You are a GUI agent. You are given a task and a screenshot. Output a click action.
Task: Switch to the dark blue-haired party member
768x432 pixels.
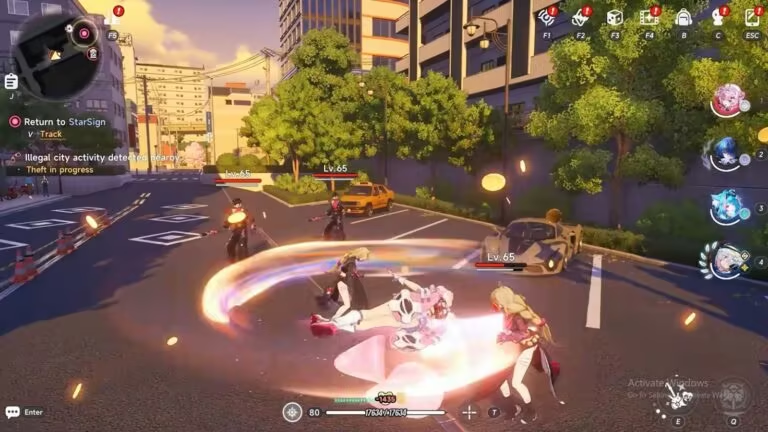tap(727, 154)
